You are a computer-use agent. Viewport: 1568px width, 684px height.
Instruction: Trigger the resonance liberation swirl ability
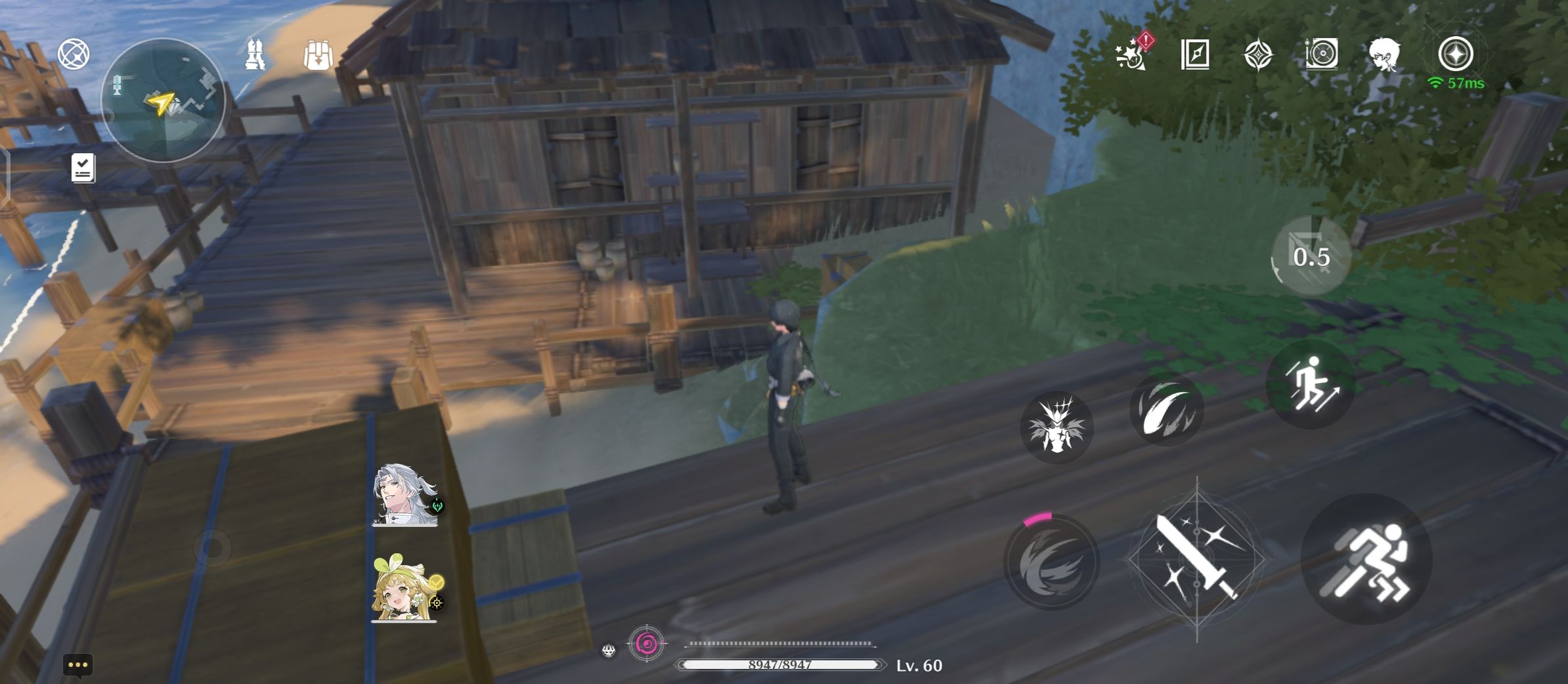click(x=1052, y=562)
